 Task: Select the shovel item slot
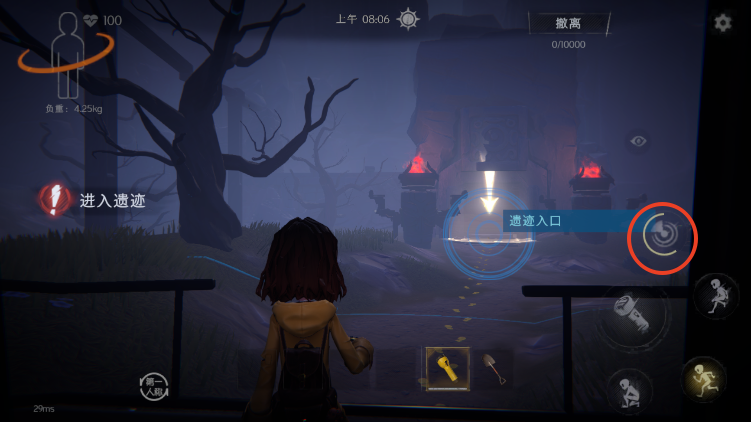(493, 369)
